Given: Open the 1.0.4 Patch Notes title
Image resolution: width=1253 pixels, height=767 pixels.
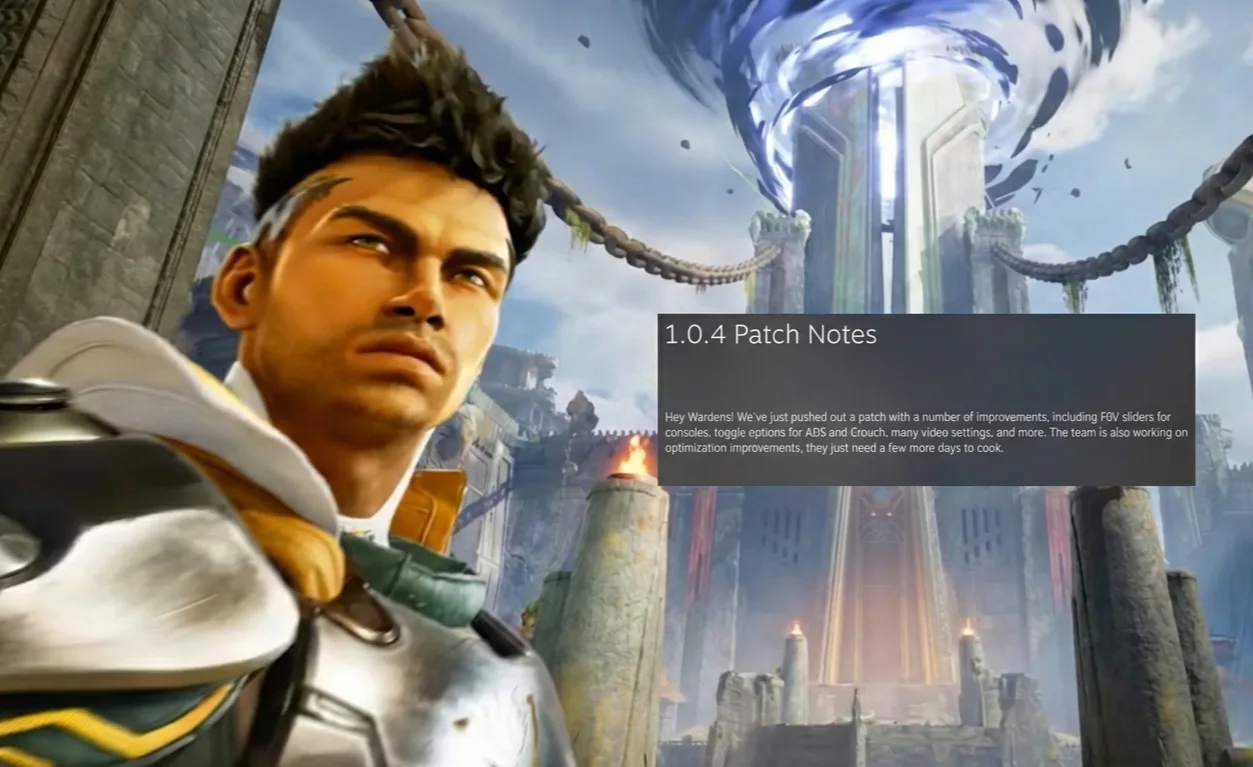Looking at the screenshot, I should (770, 336).
